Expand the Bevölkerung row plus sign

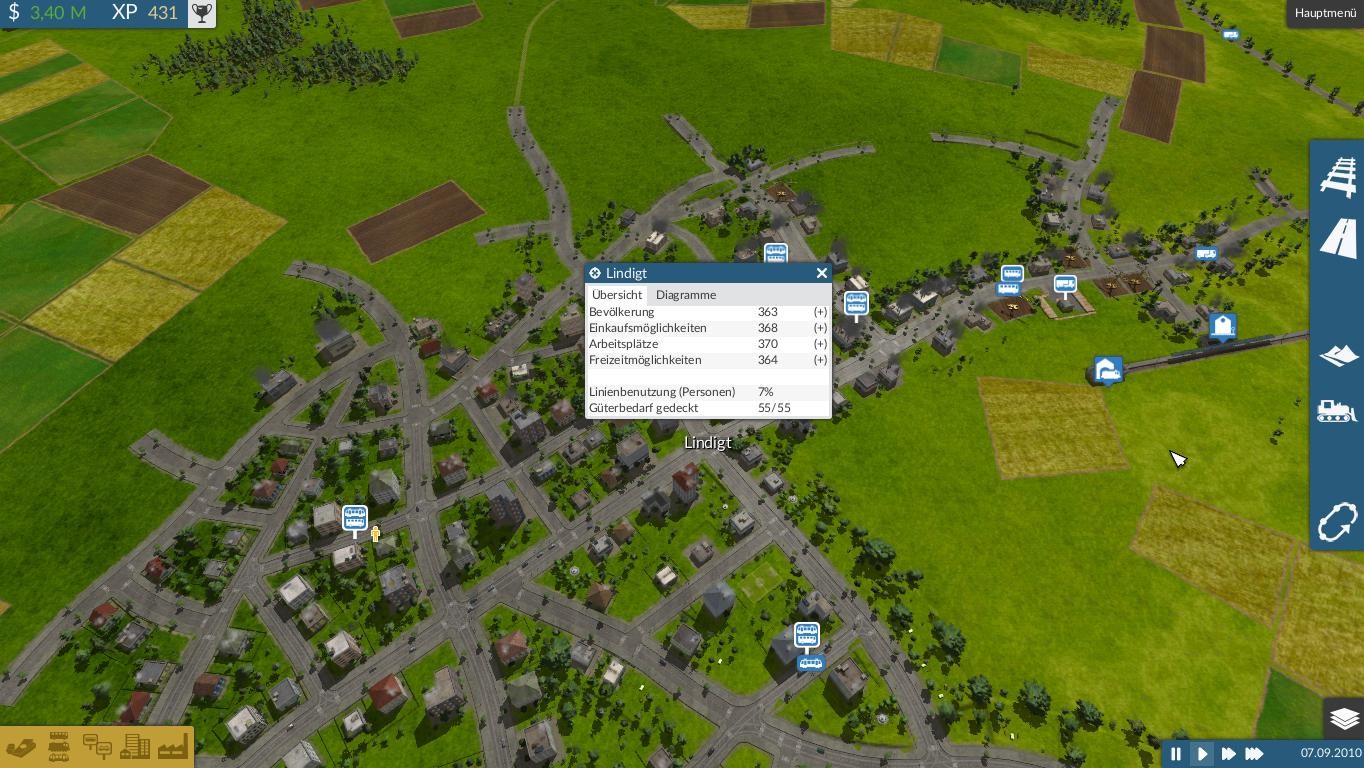[x=820, y=312]
